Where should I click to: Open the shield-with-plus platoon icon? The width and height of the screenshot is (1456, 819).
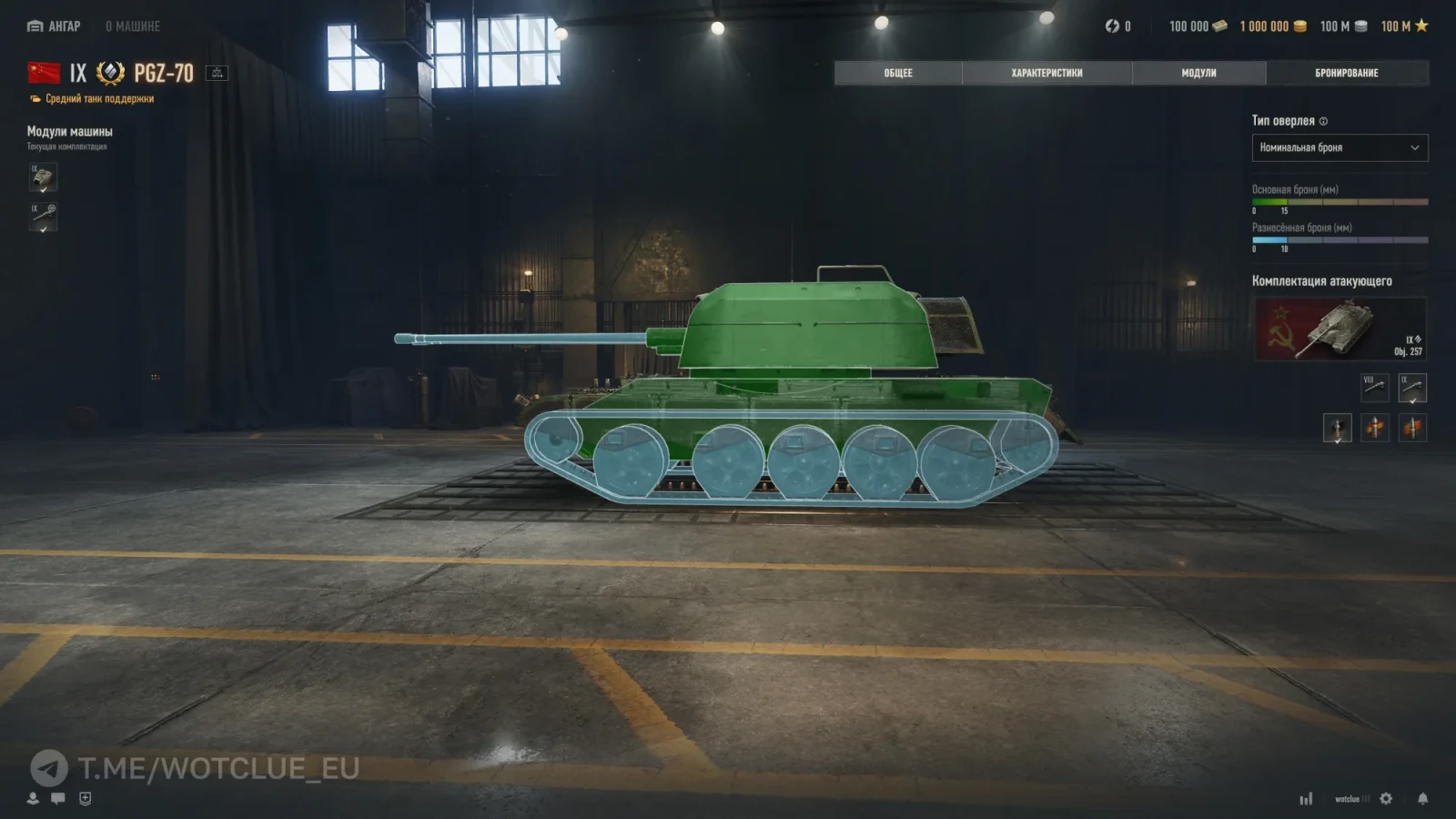(x=86, y=798)
